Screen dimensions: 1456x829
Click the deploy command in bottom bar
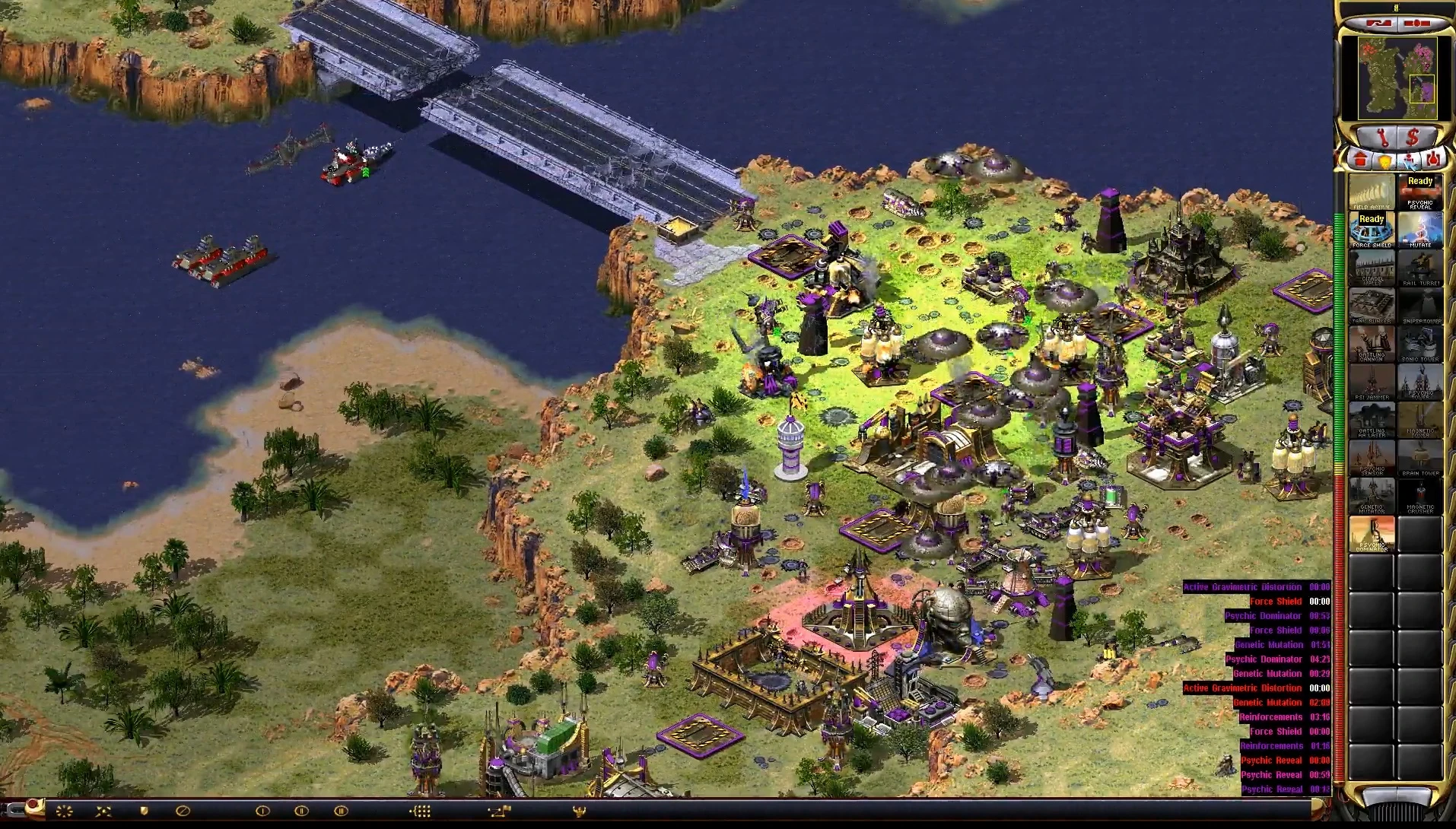coord(64,811)
